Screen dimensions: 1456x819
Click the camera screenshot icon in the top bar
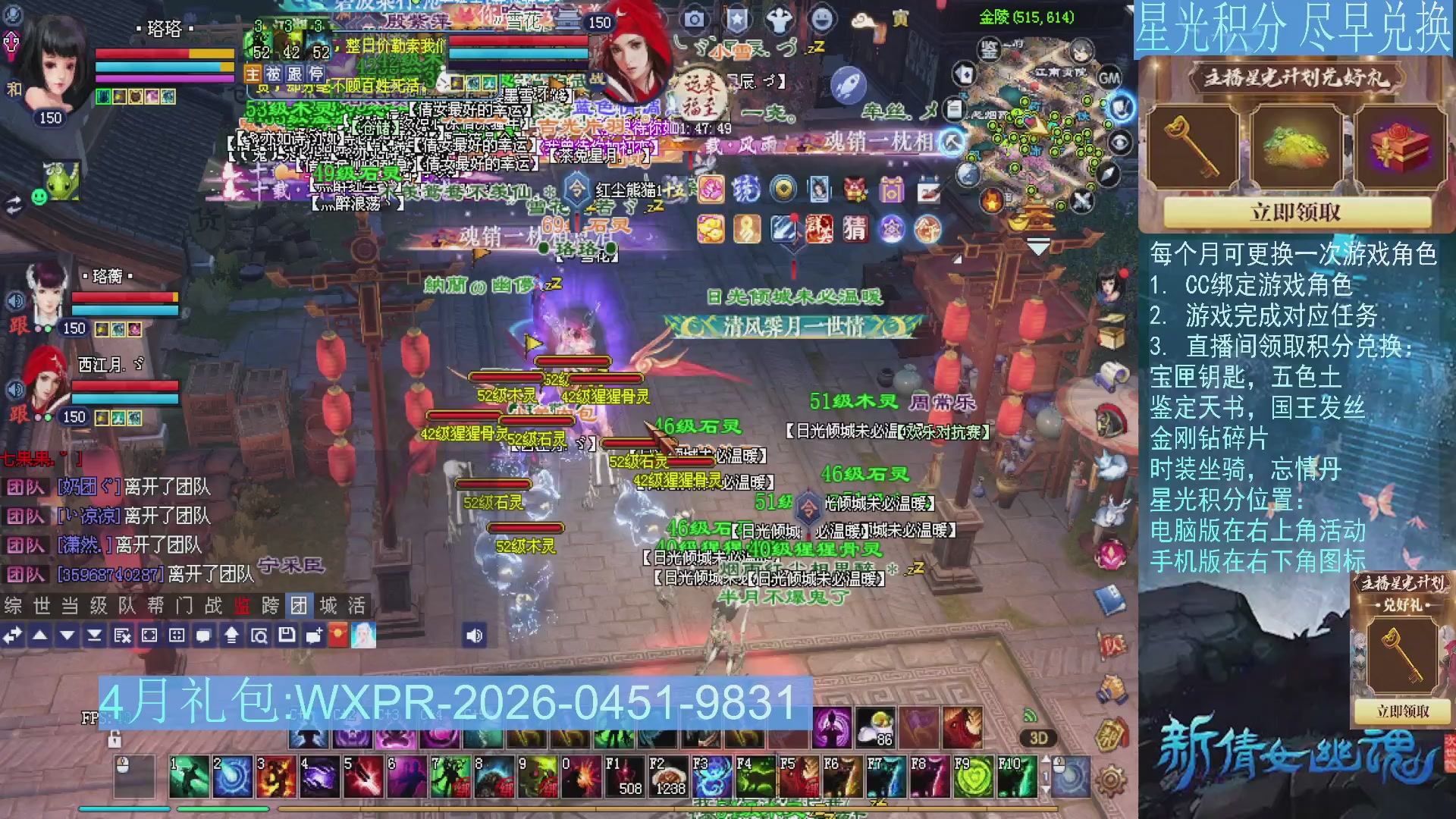click(x=695, y=18)
